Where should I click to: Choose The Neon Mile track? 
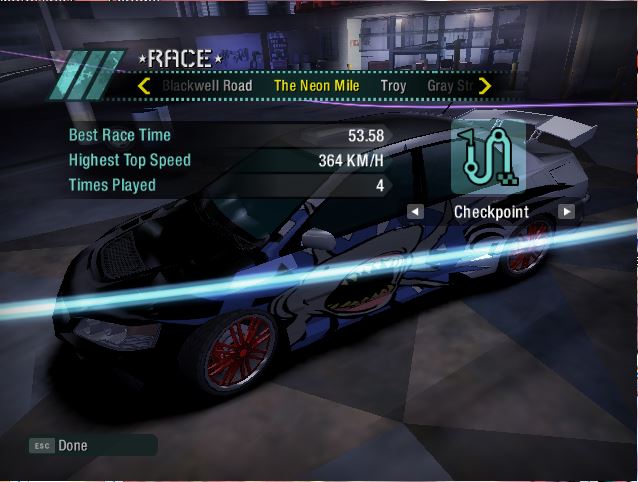tap(318, 86)
